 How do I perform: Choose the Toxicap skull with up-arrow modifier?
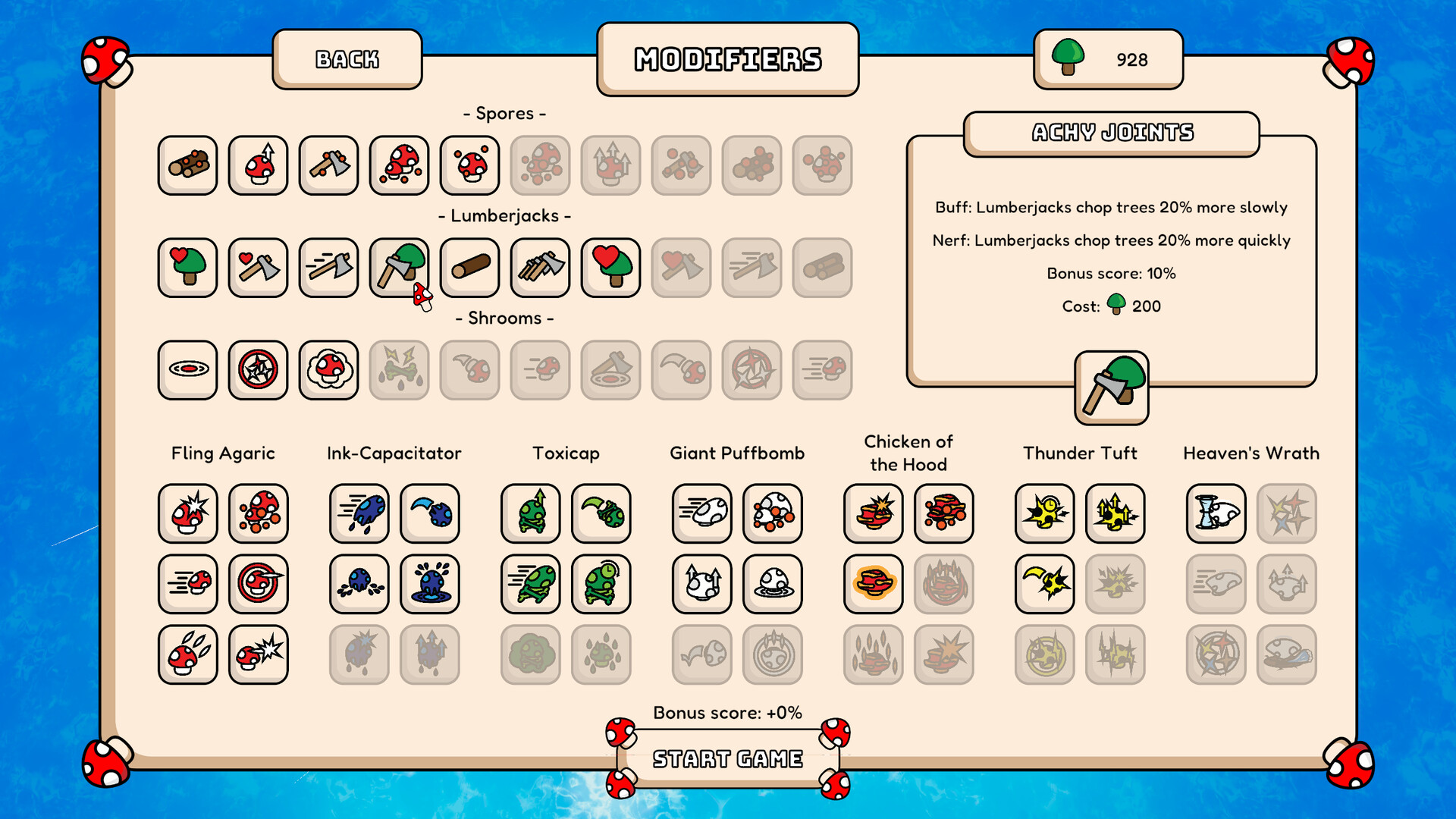530,513
